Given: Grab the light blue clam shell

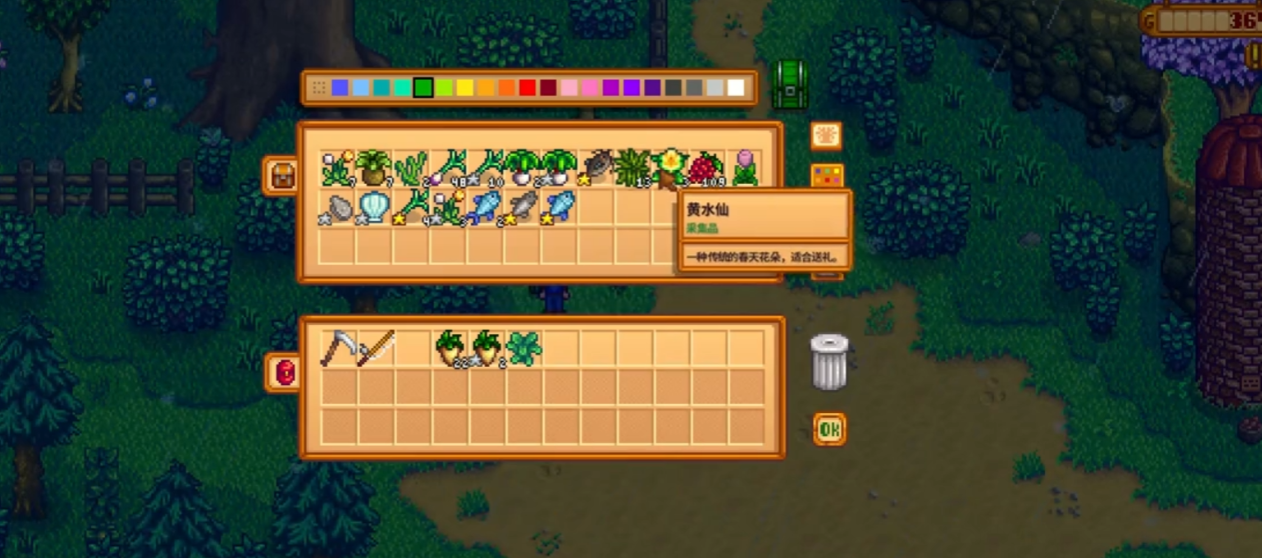Looking at the screenshot, I should (375, 208).
